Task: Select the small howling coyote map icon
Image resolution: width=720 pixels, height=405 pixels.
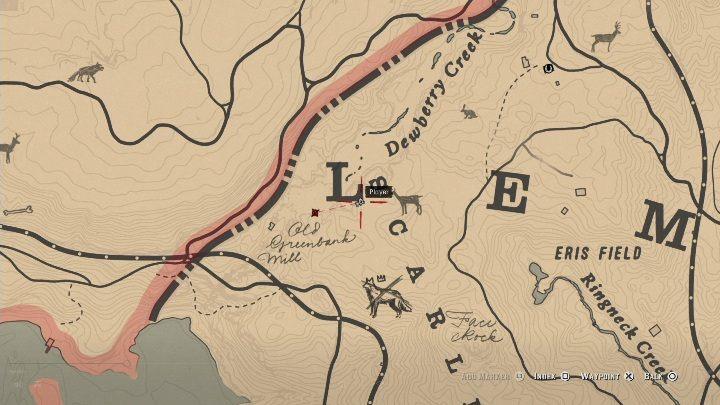Action: point(85,71)
